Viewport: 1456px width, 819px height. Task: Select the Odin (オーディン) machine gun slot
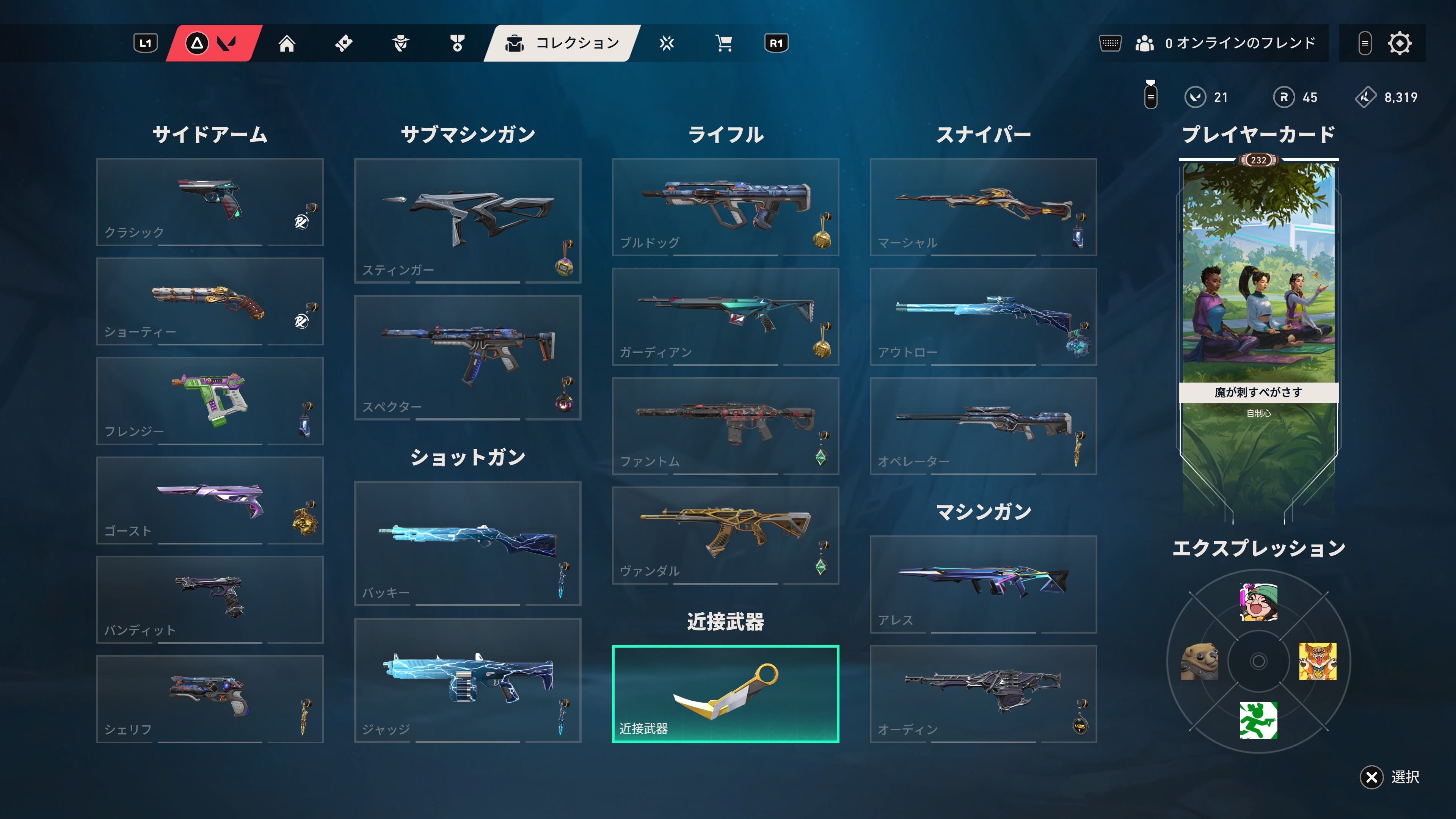983,693
